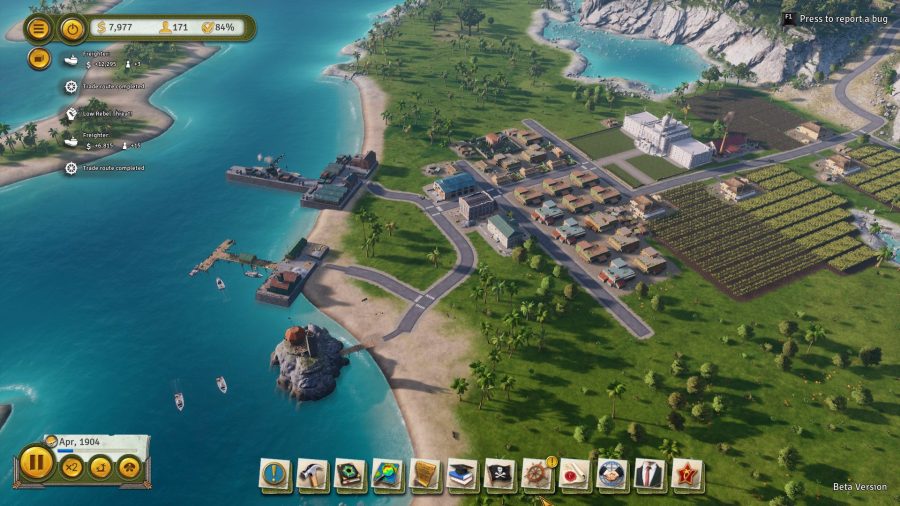The image size is (900, 506).
Task: Show the colorful map overlays
Action: (387, 473)
